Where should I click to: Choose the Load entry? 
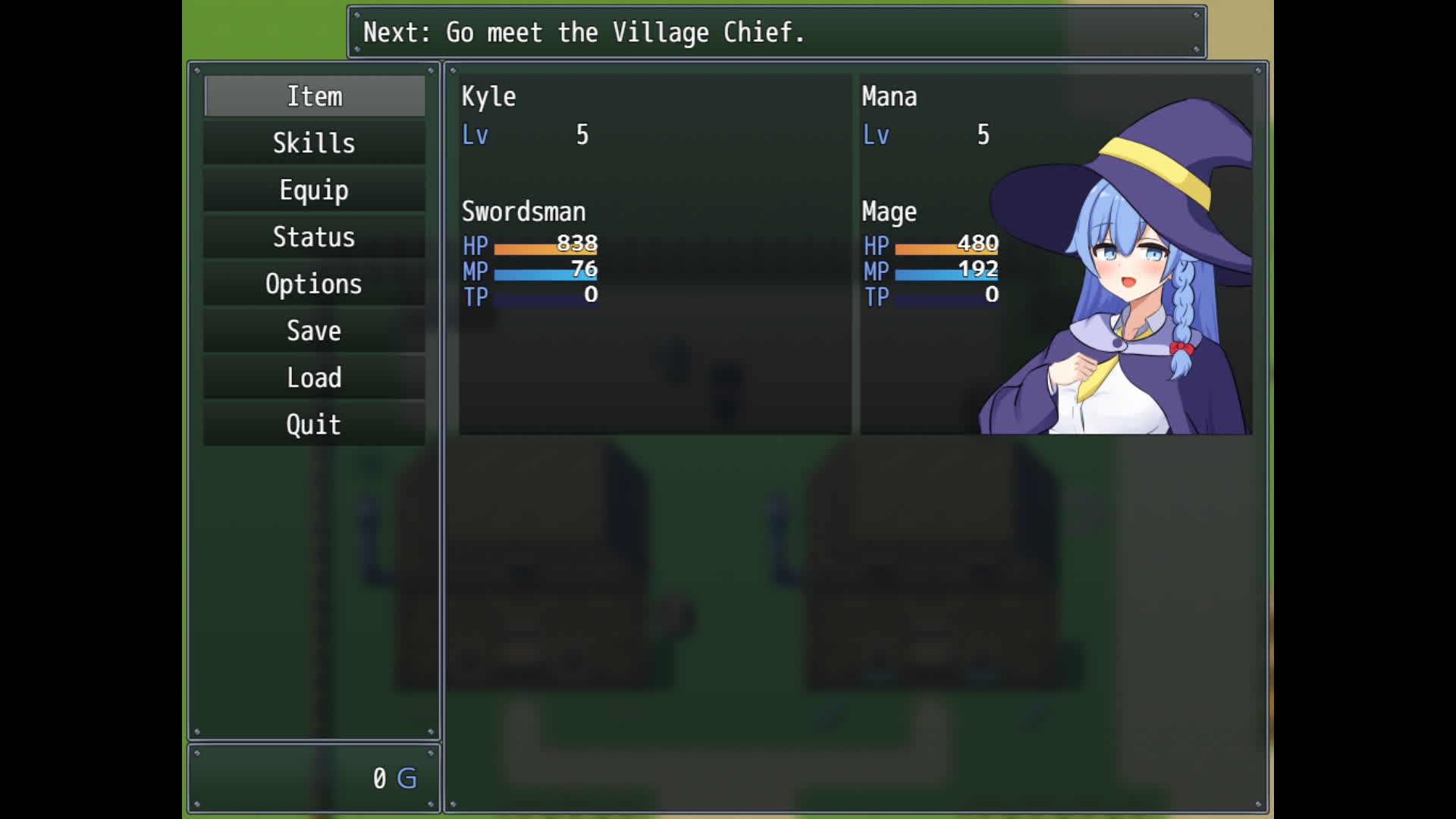coord(314,378)
